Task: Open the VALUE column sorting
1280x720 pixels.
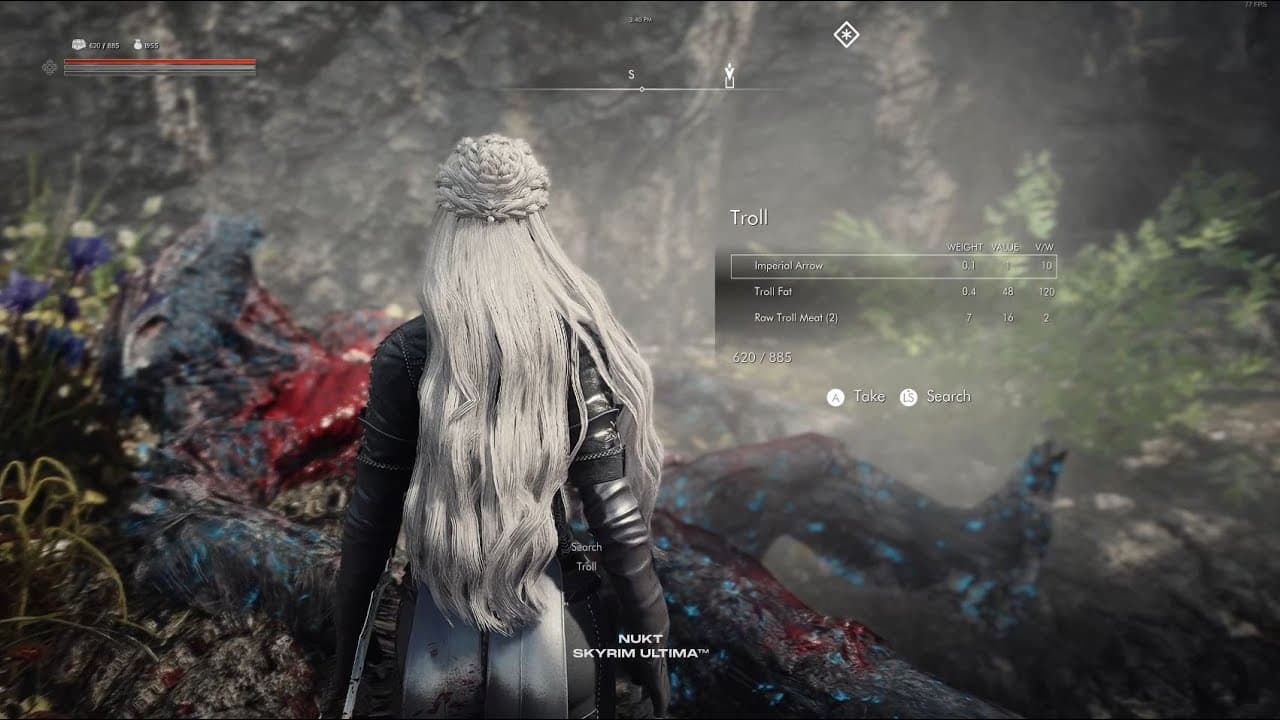Action: (x=1005, y=244)
